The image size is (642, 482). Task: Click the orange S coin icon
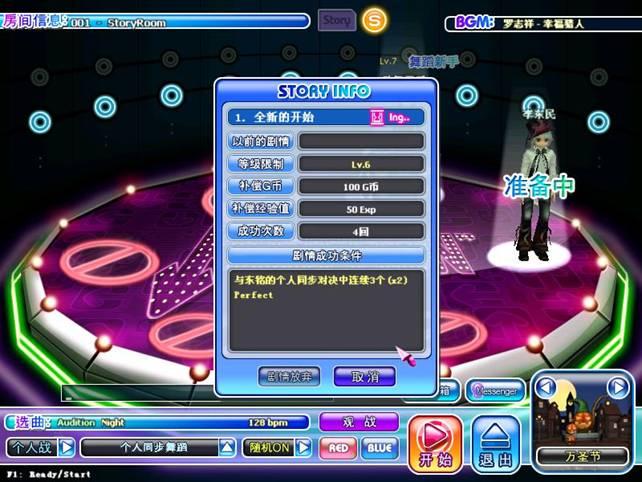click(374, 19)
